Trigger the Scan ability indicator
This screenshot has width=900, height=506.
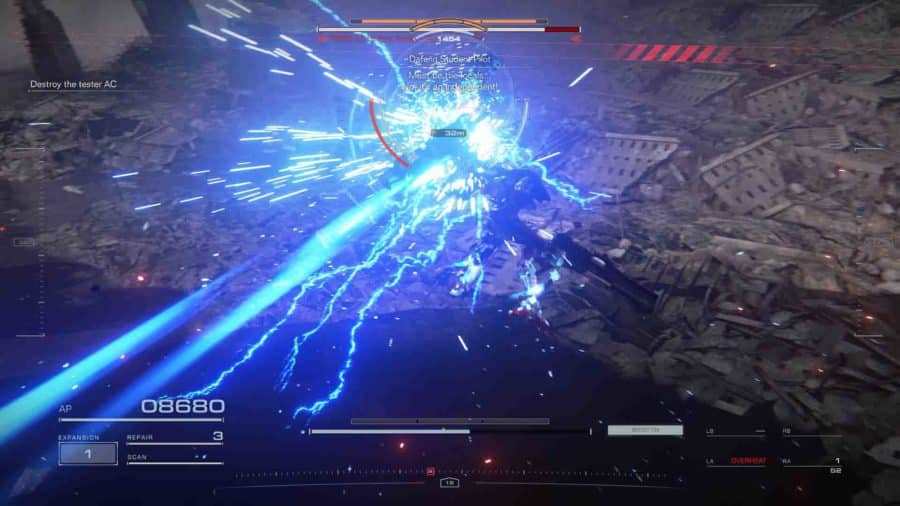pos(174,459)
